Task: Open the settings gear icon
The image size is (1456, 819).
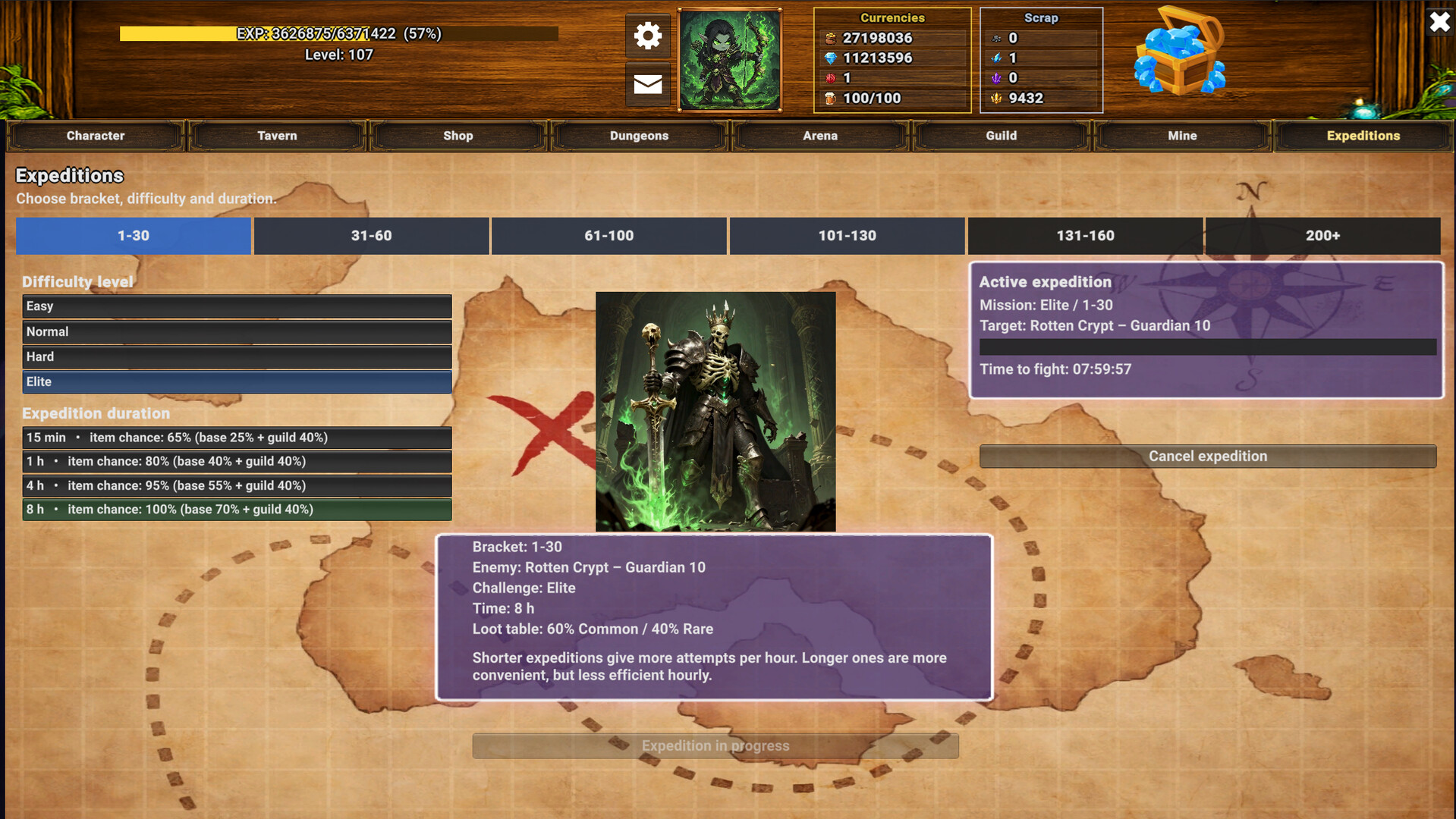Action: [x=646, y=35]
